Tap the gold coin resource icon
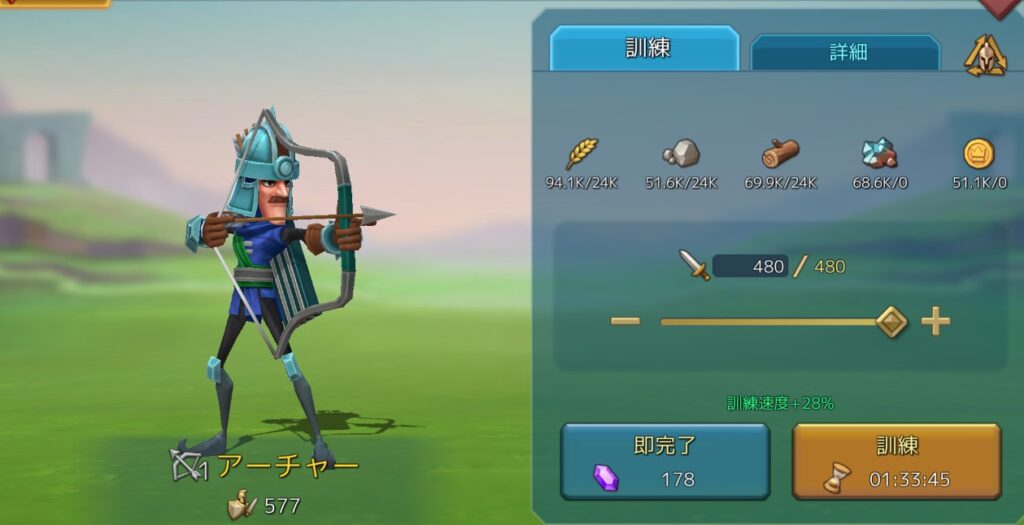This screenshot has height=525, width=1024. [978, 154]
